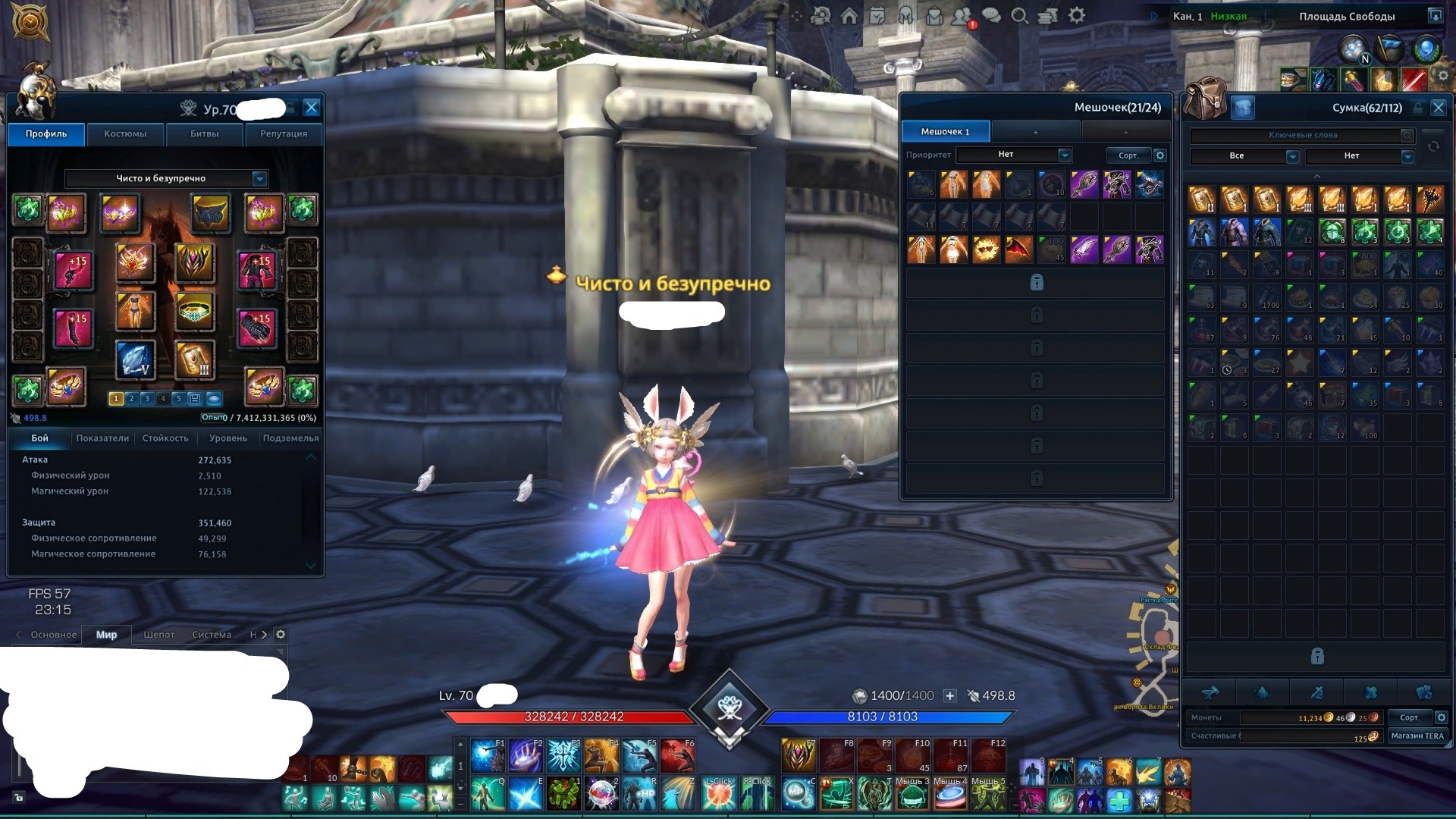Select the ring equipment slot
Image resolution: width=1456 pixels, height=819 pixels.
point(194,312)
